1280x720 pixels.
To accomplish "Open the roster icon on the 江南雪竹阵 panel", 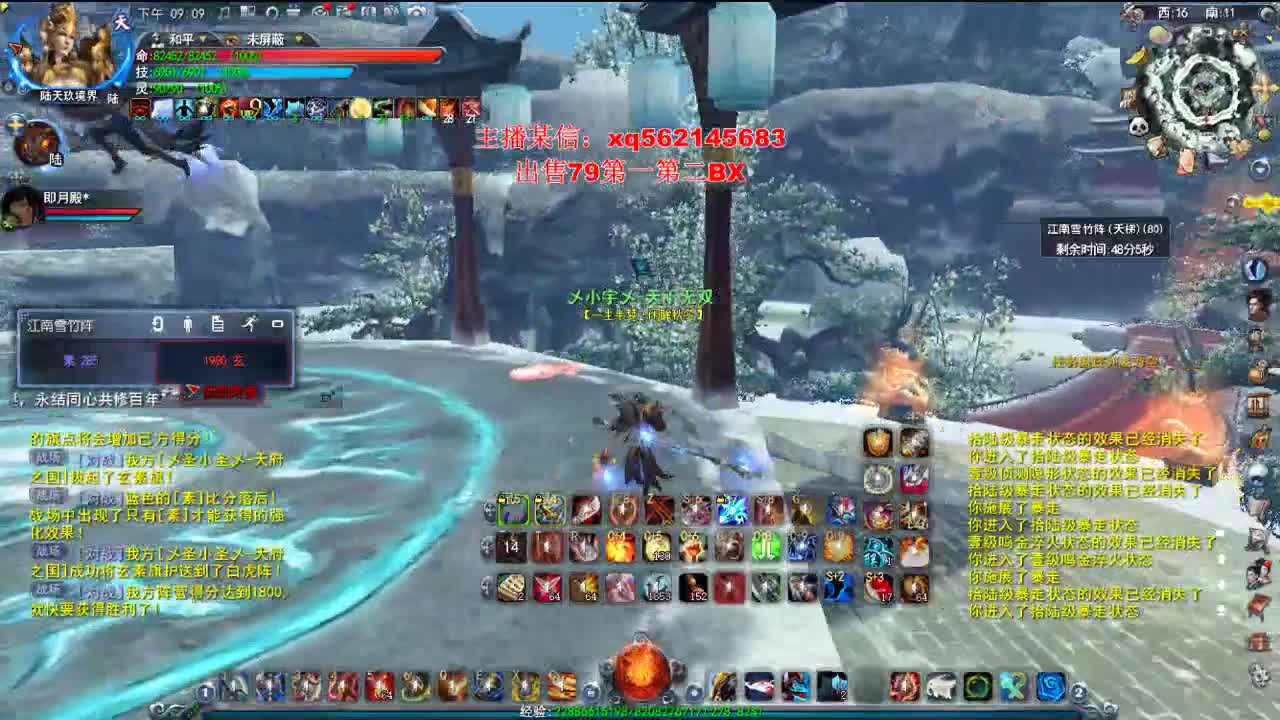I will [x=187, y=323].
